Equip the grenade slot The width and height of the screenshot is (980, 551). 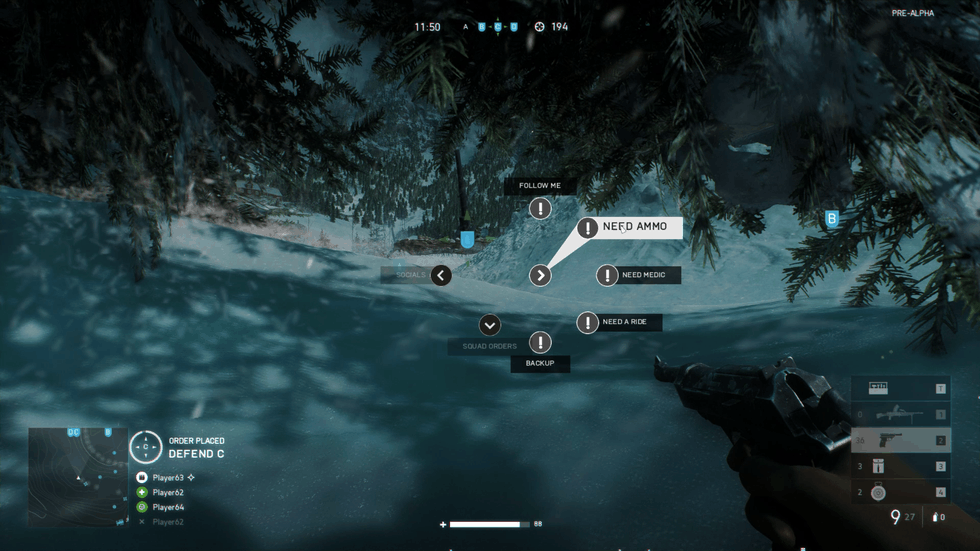[900, 492]
